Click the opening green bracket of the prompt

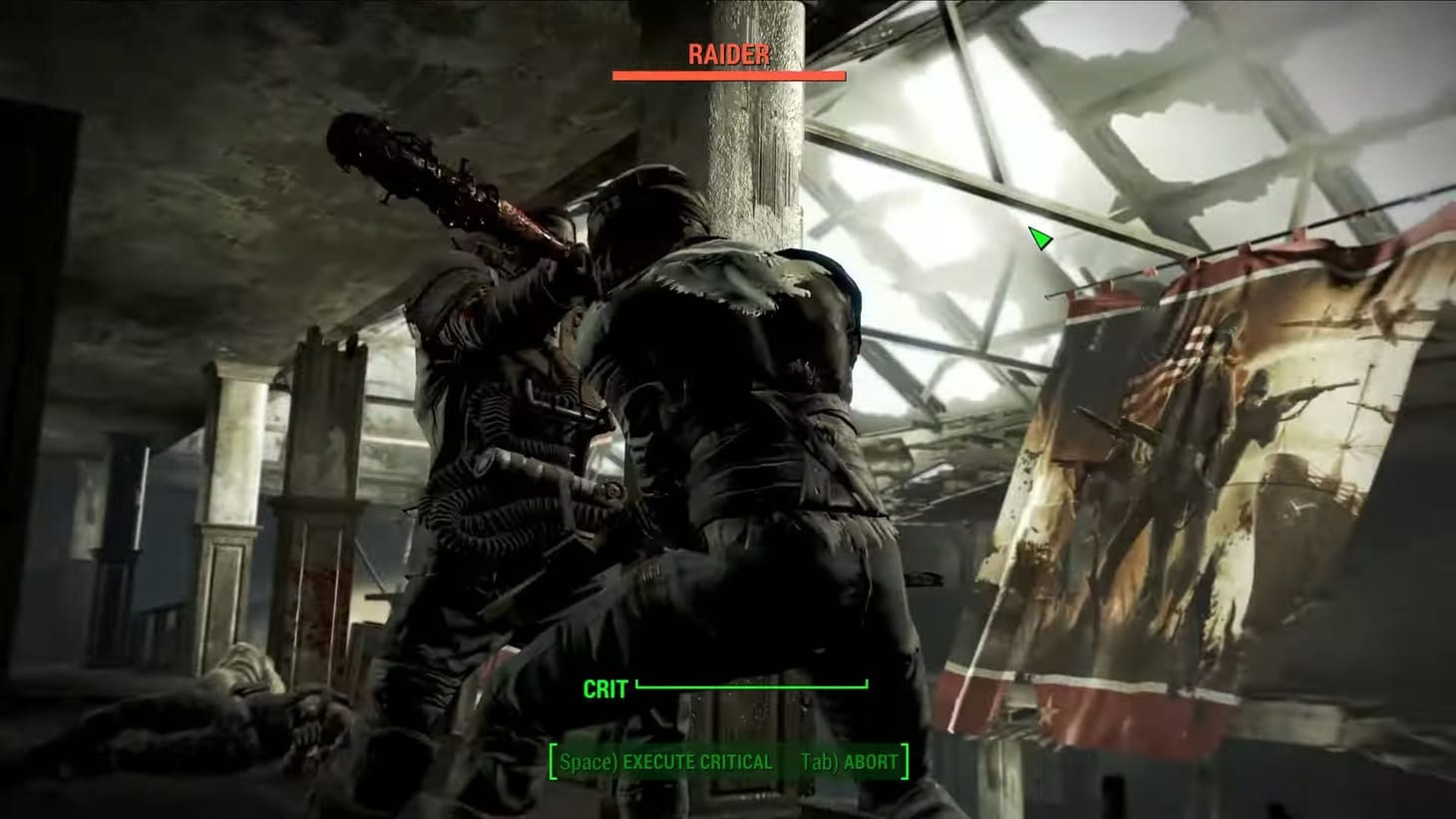pos(554,761)
